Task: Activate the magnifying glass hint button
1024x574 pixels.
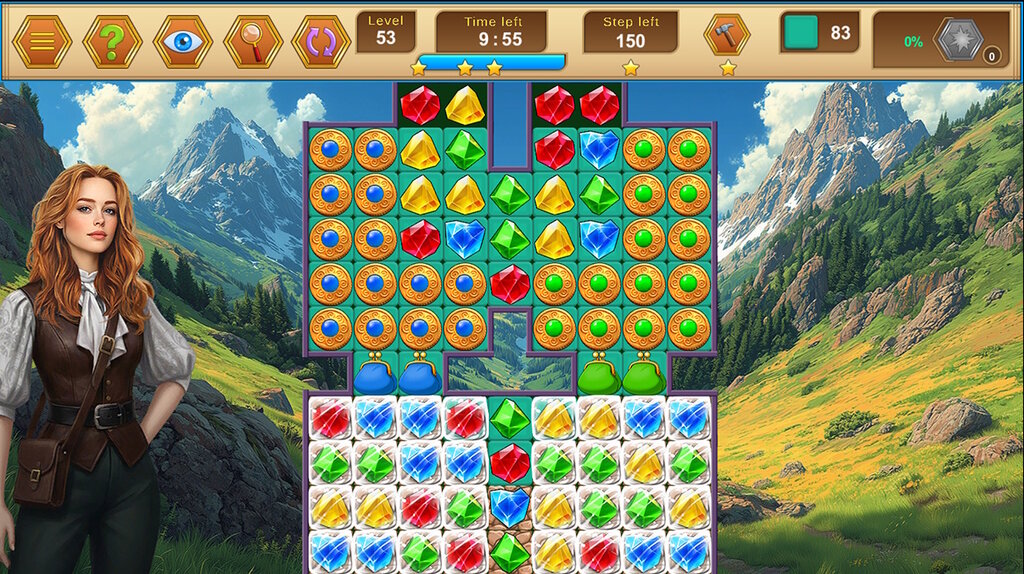Action: pos(253,41)
